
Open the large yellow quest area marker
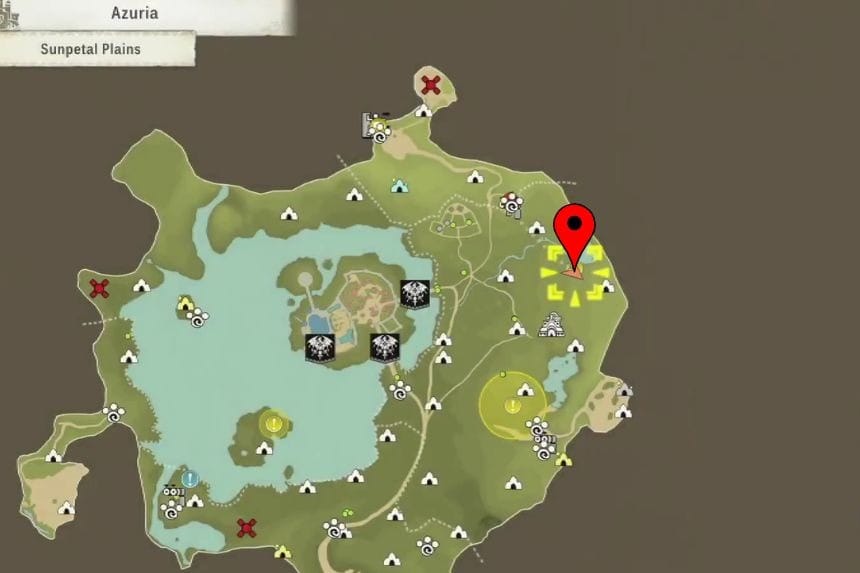click(511, 406)
